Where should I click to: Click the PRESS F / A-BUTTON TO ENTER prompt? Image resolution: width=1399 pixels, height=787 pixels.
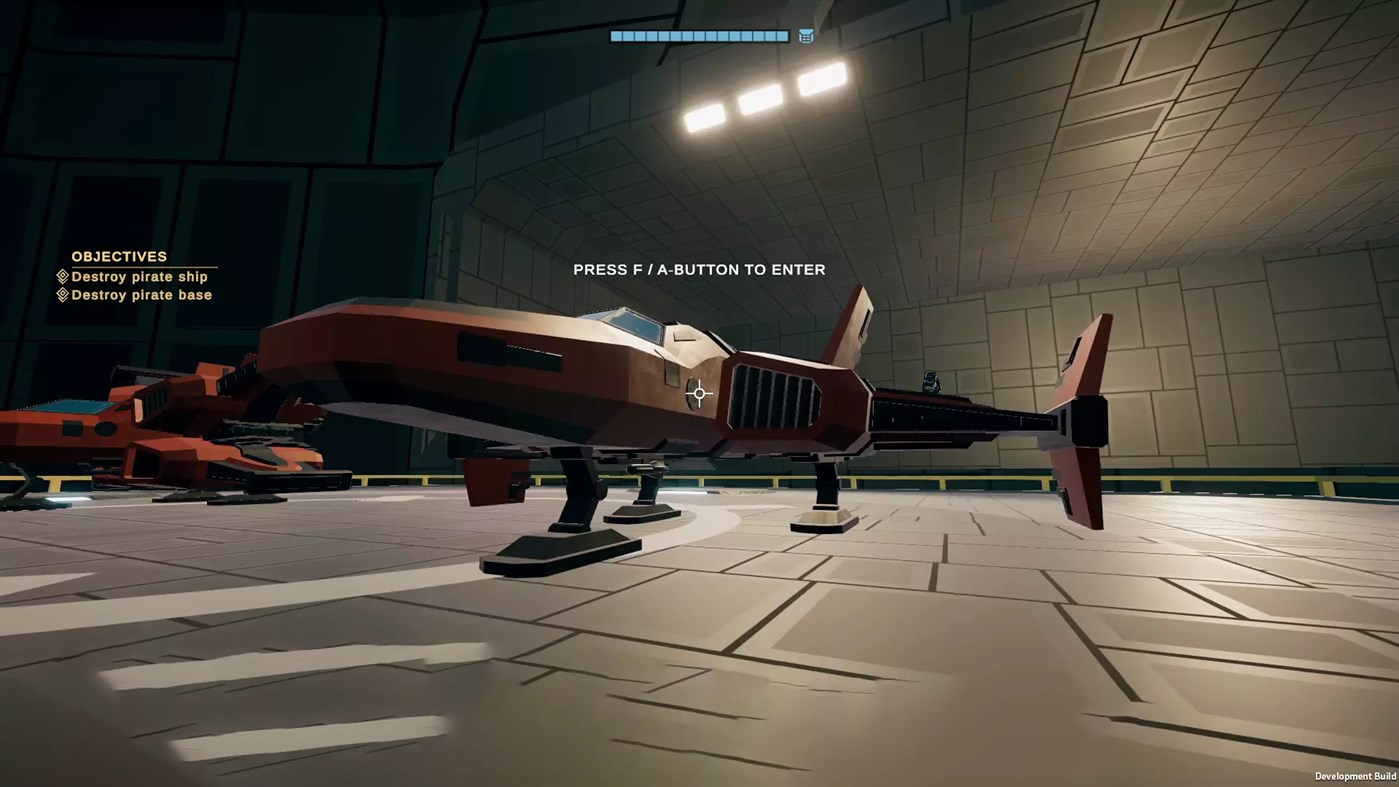698,269
